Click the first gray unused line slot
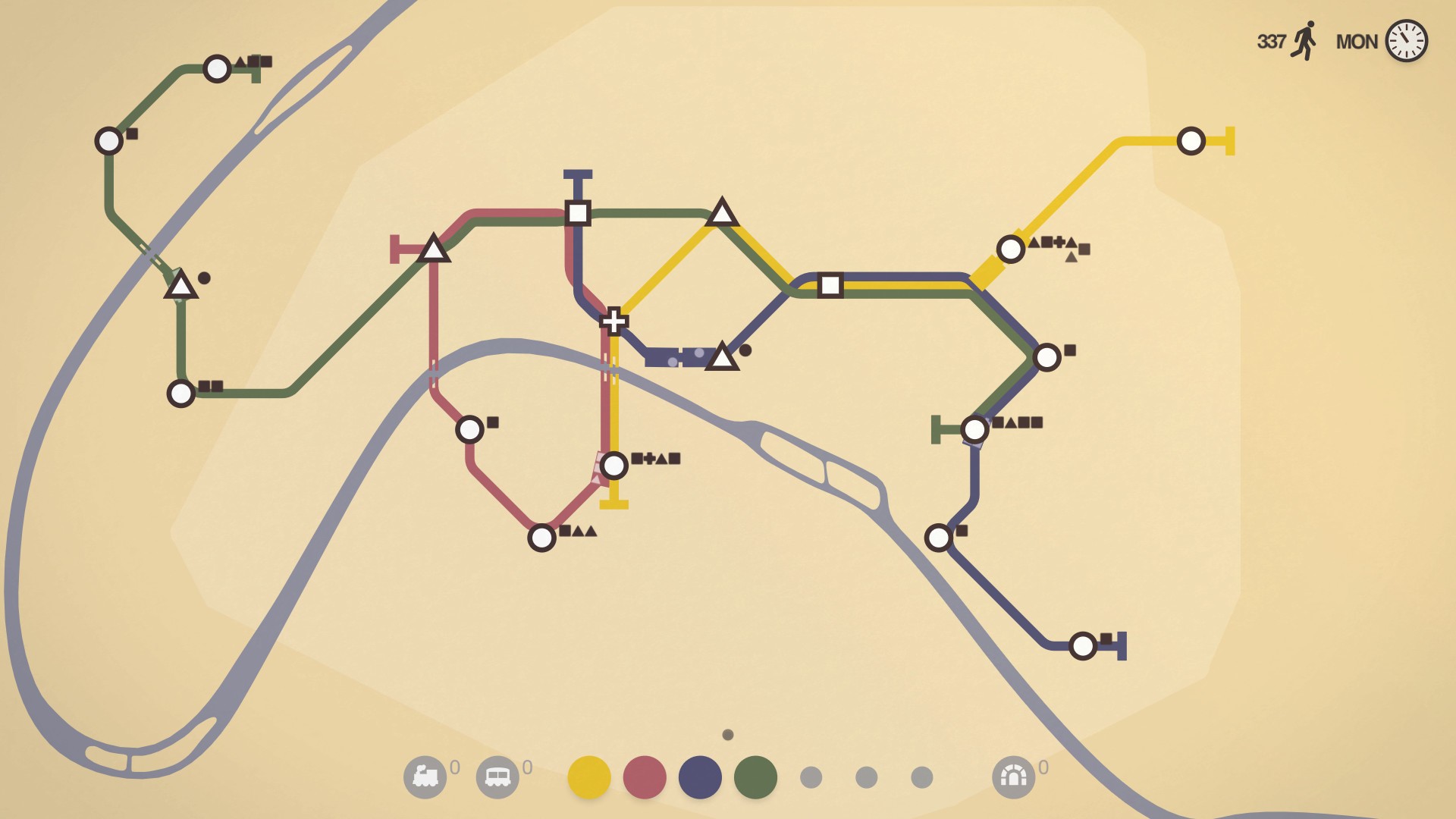 pos(810,777)
